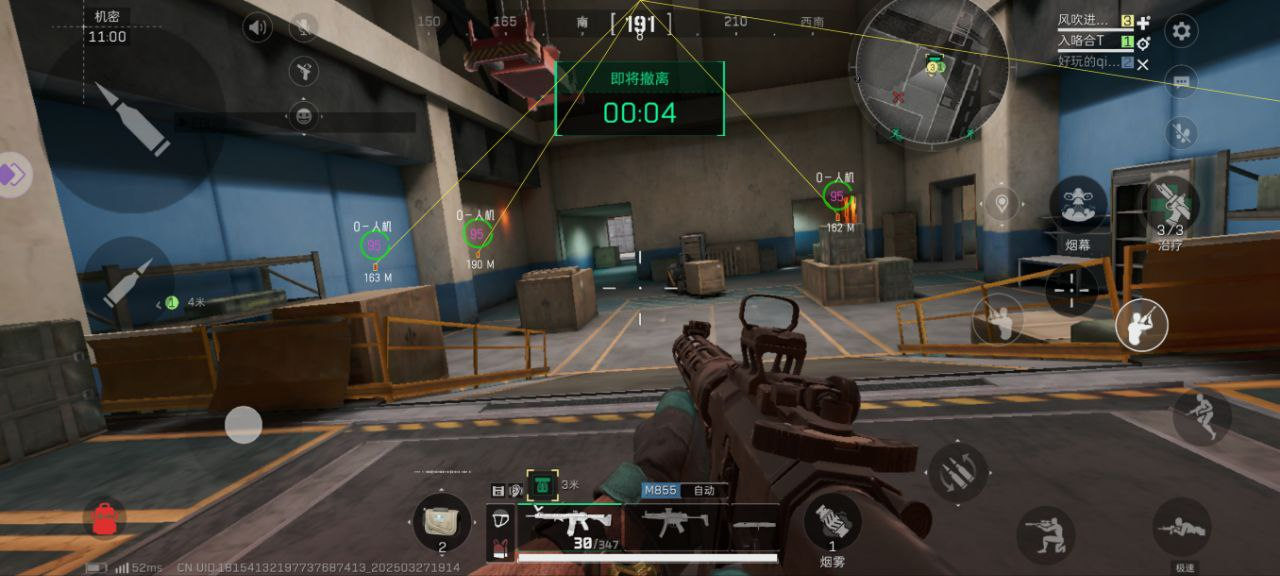
Task: Tap the purple side panel arrow
Action: coord(12,174)
